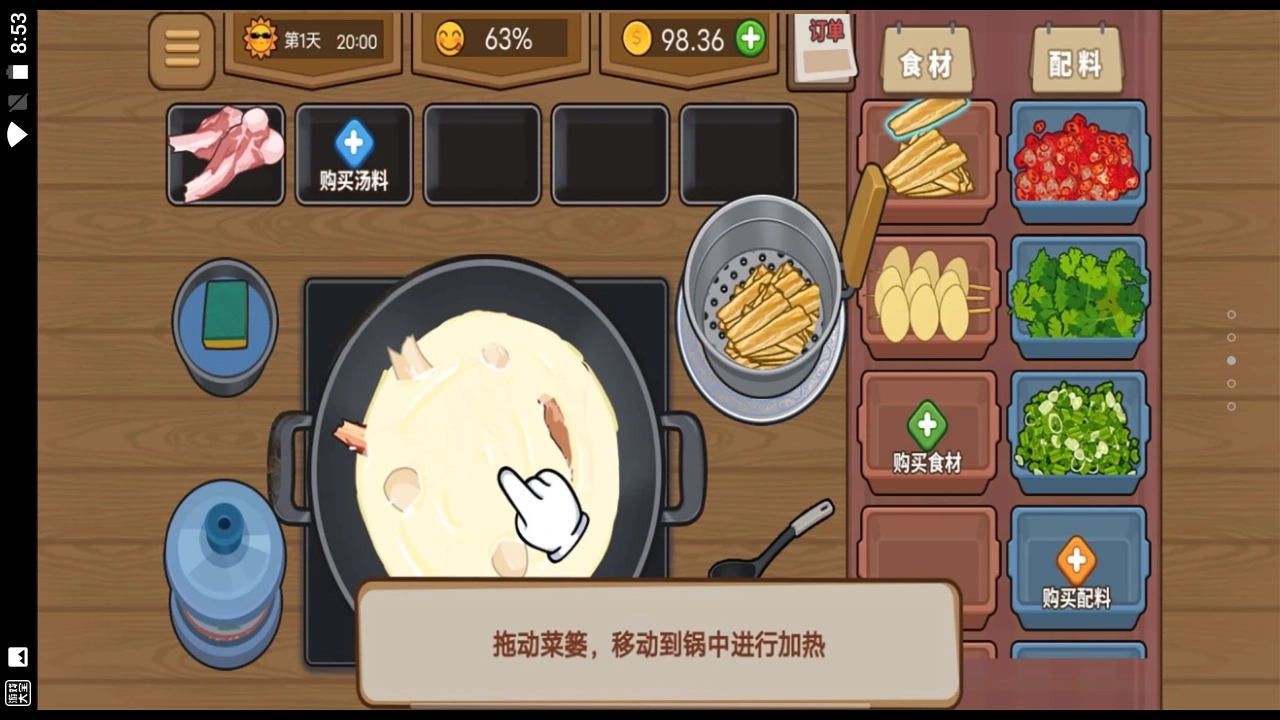The height and width of the screenshot is (720, 1280).
Task: Select the chopped green onions condiment
Action: click(1077, 430)
